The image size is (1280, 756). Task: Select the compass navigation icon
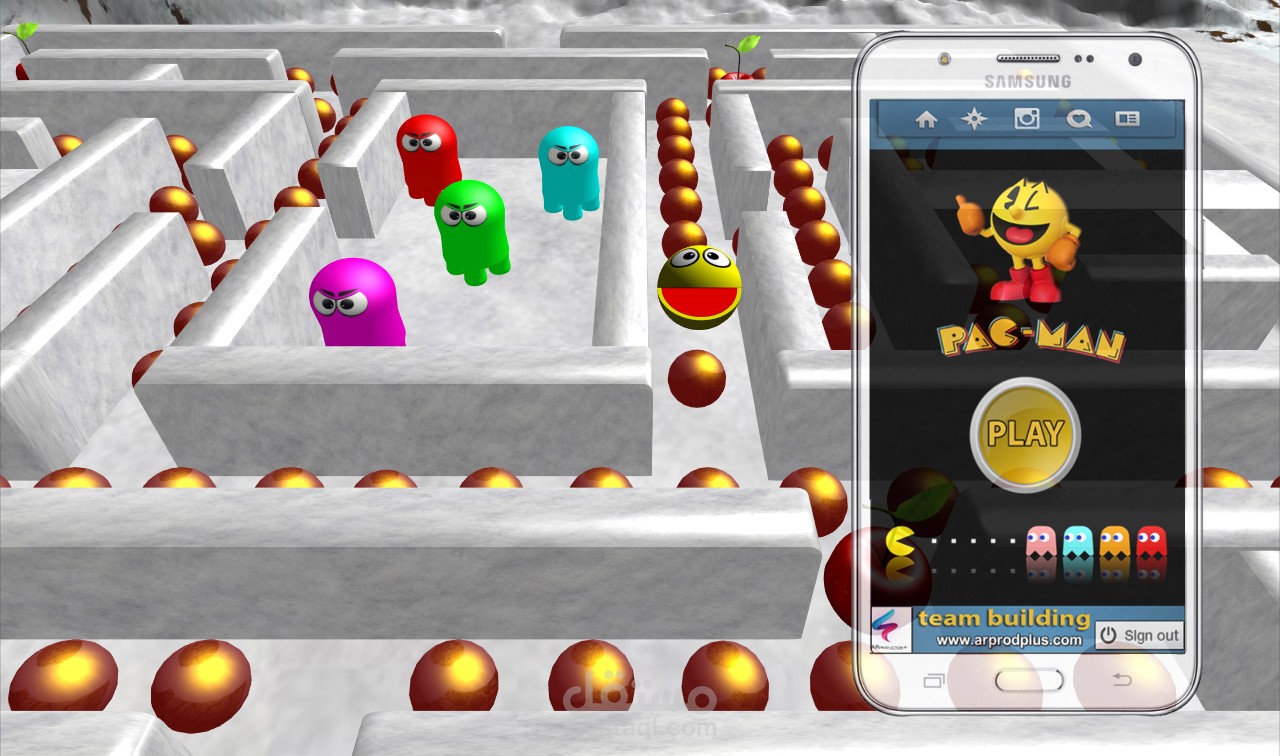(973, 119)
